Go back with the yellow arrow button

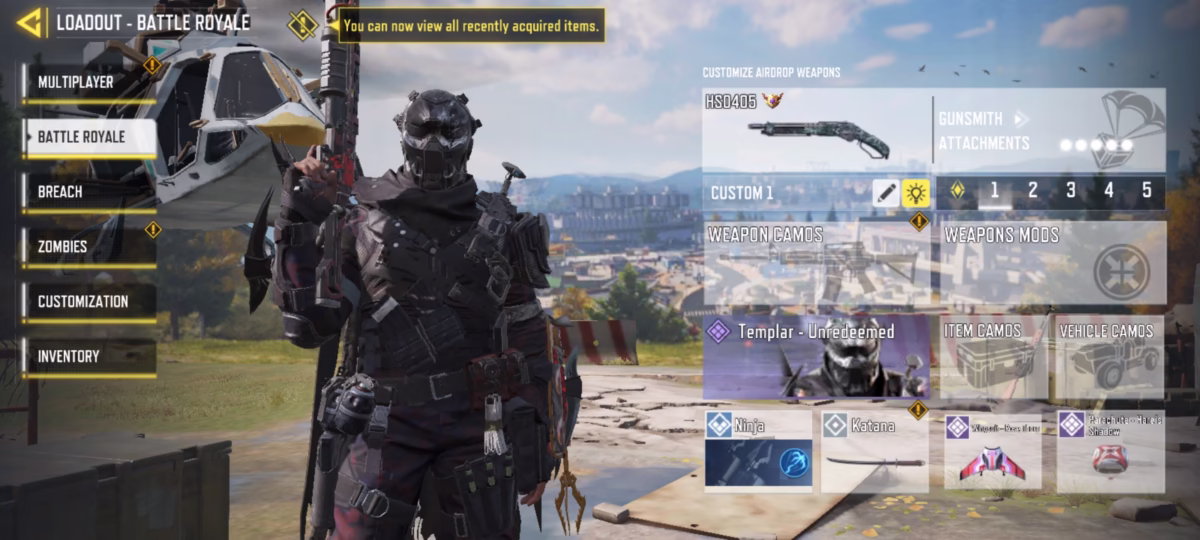(x=29, y=22)
